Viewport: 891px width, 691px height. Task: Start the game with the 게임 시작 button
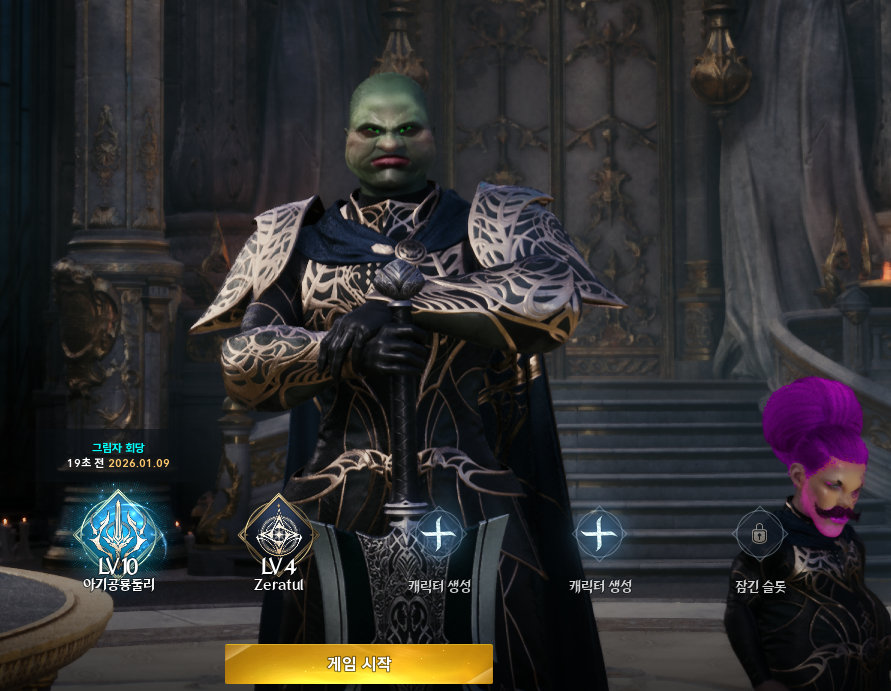point(358,664)
